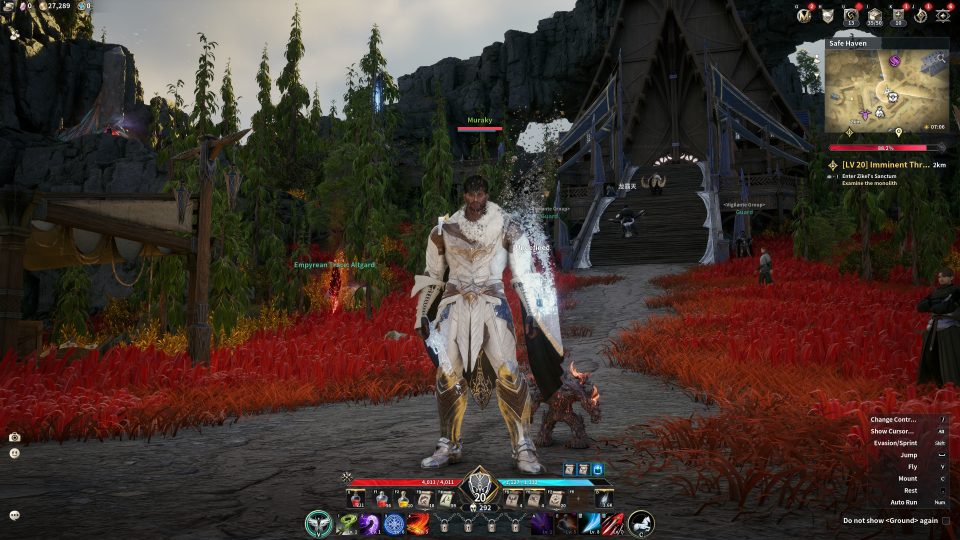Open the inventory bag icon showing 35/50

point(873,16)
